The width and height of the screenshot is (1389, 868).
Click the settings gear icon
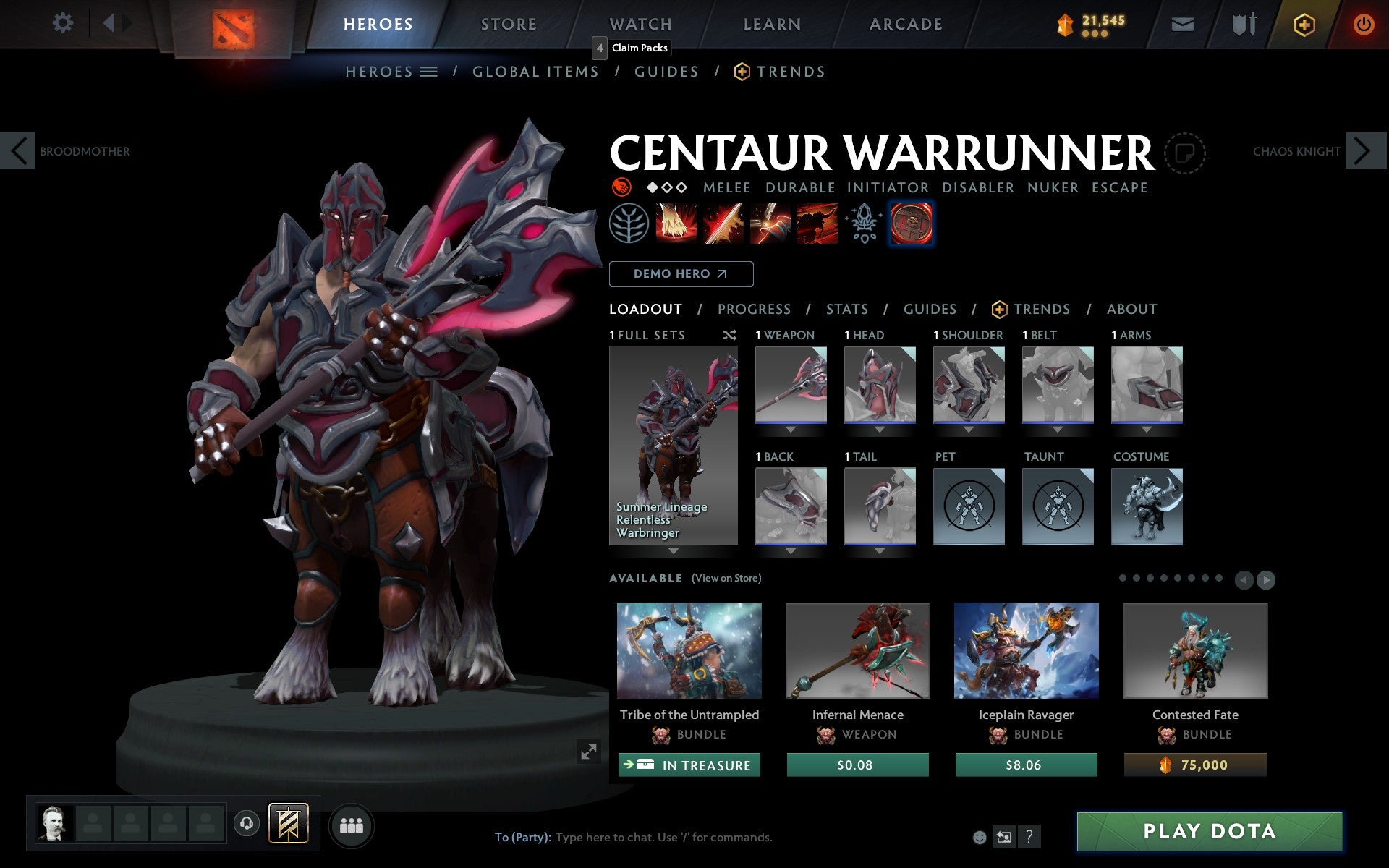64,23
